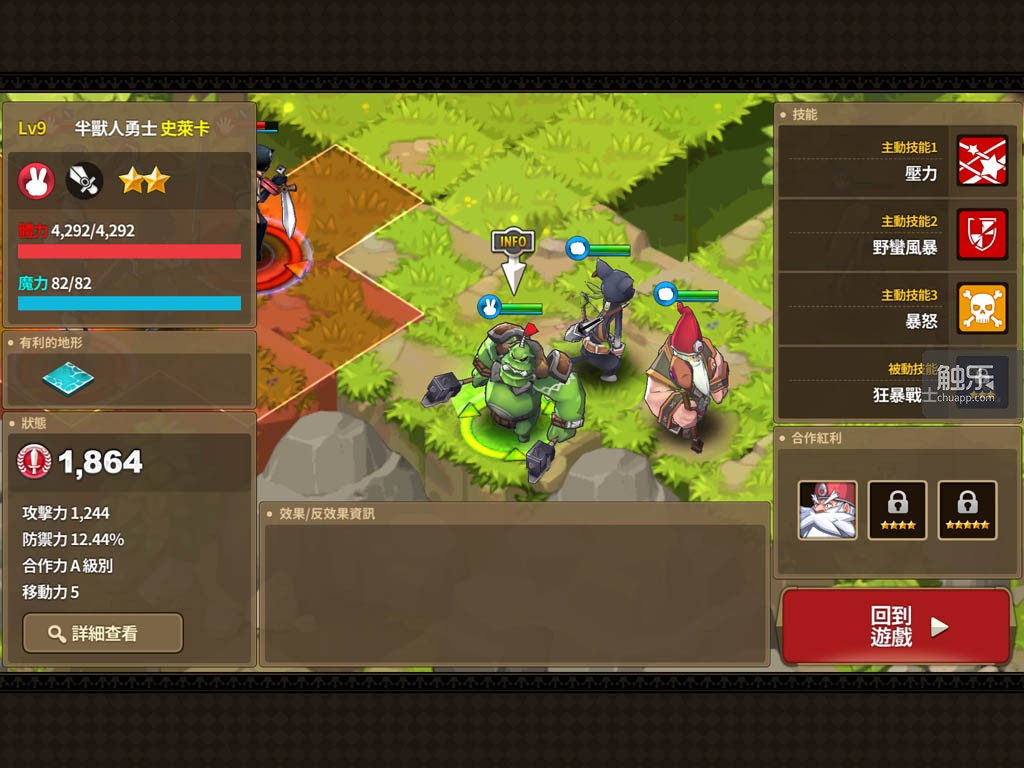Select the bearded dwarf cooperation bonus portrait

coord(827,510)
